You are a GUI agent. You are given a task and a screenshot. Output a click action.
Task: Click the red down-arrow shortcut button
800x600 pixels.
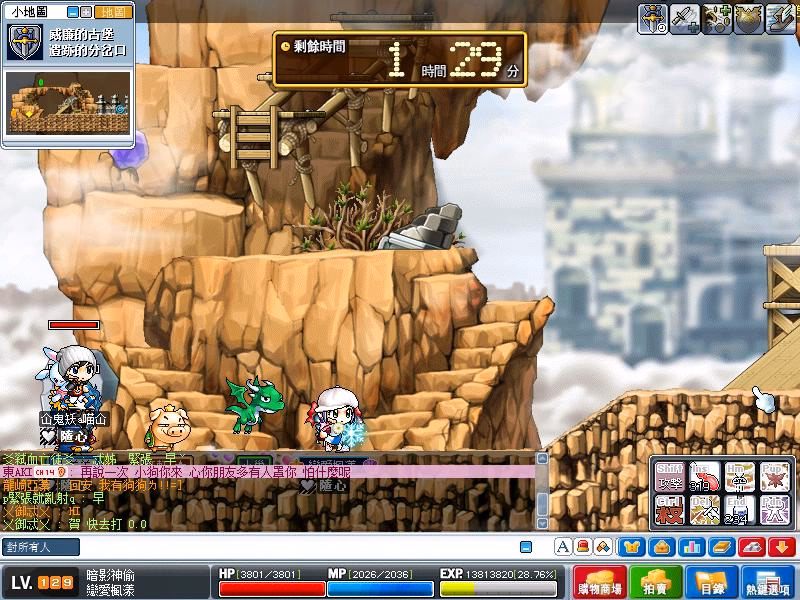point(781,547)
